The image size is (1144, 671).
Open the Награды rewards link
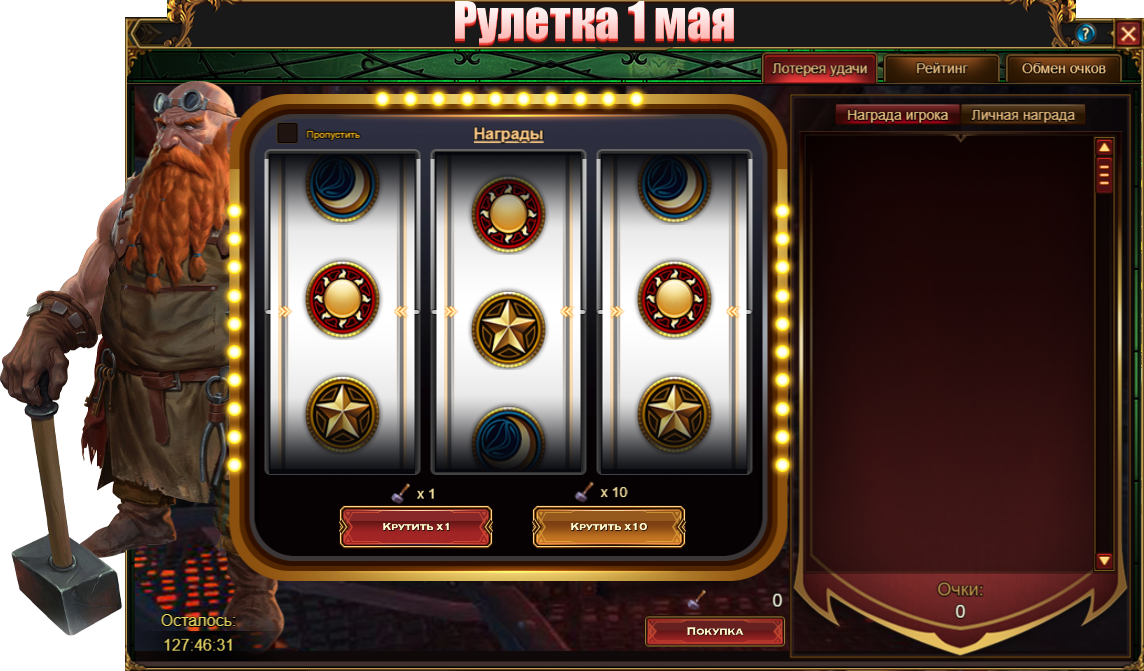click(508, 134)
